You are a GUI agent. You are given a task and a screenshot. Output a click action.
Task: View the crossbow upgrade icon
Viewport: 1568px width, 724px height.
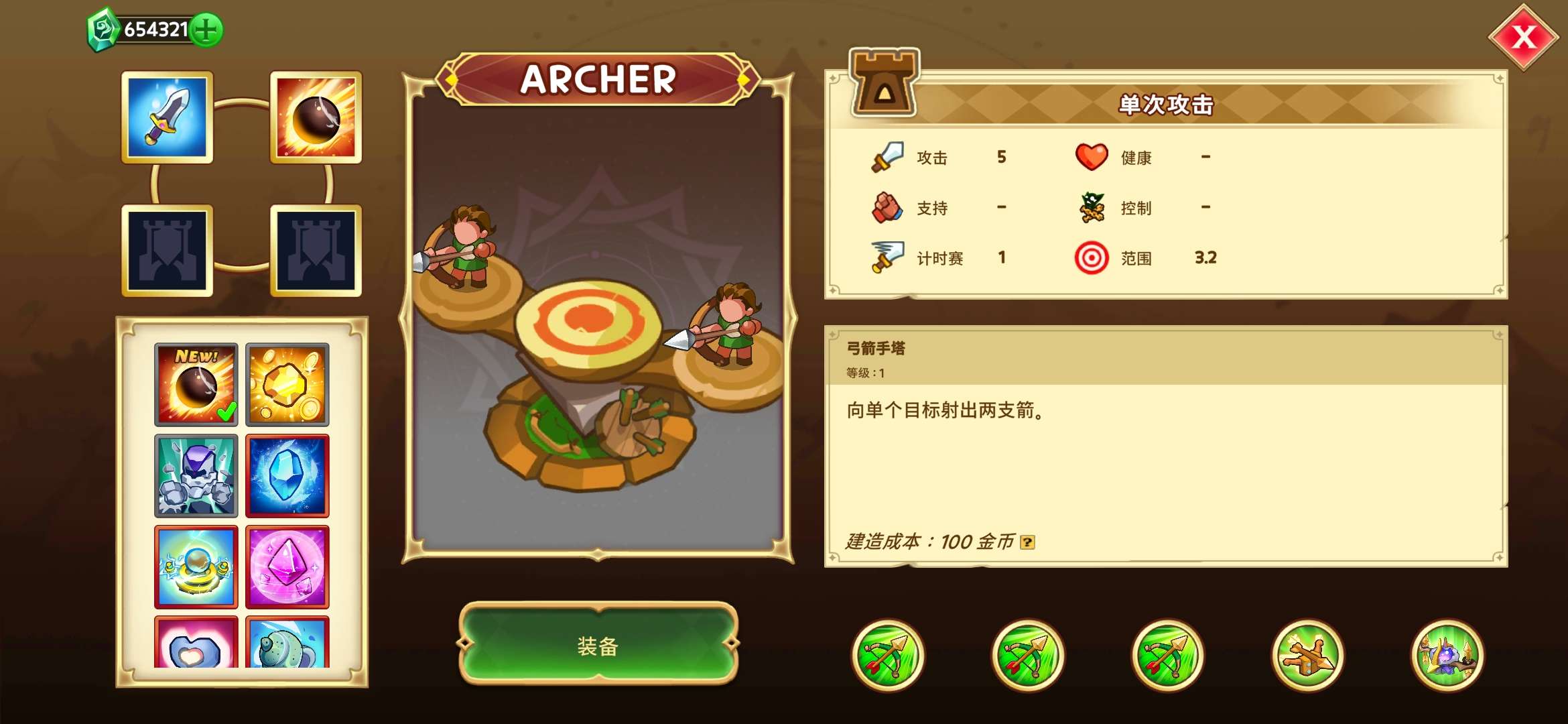pos(1307,656)
